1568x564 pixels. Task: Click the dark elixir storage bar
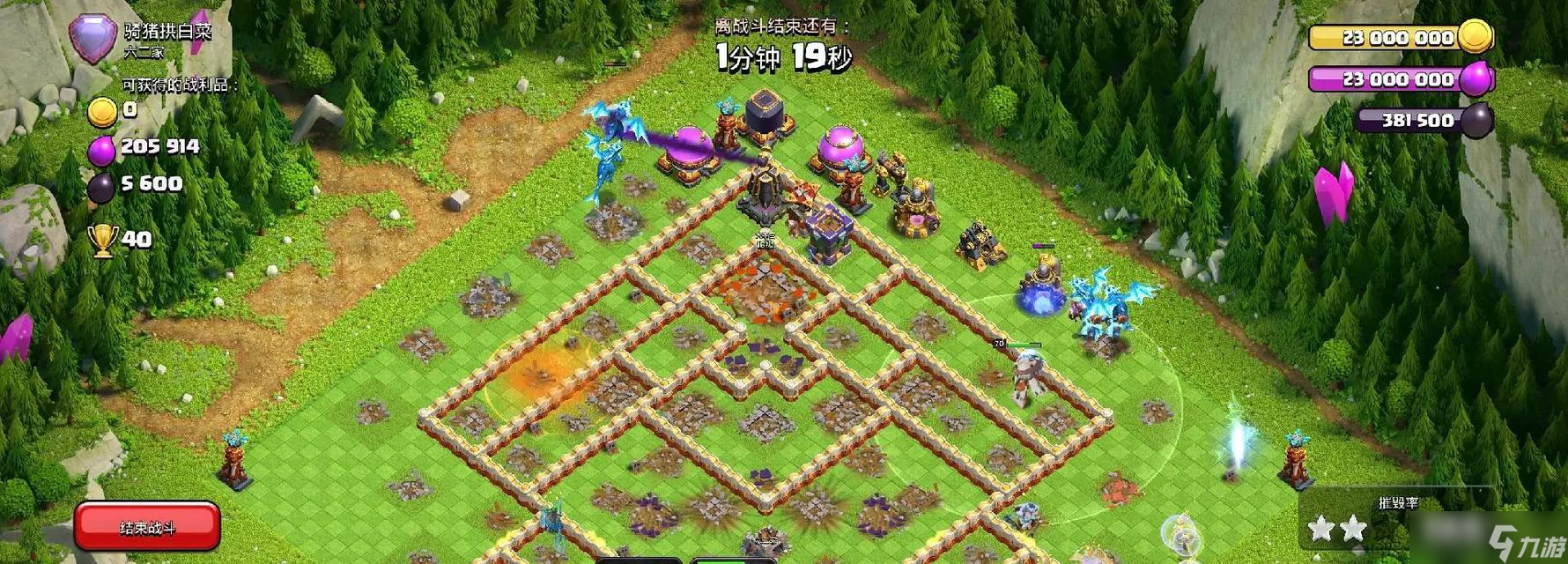tap(1418, 121)
